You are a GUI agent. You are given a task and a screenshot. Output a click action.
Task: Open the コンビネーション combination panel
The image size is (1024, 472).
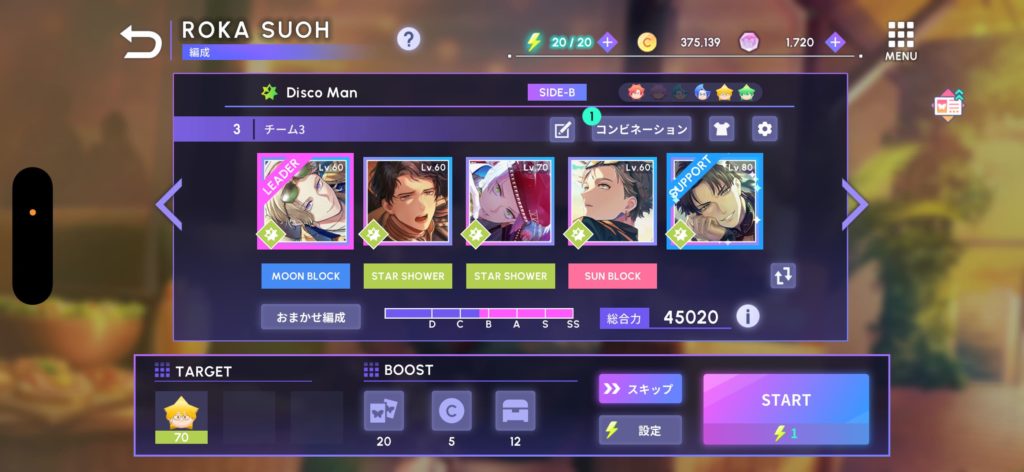pos(641,129)
